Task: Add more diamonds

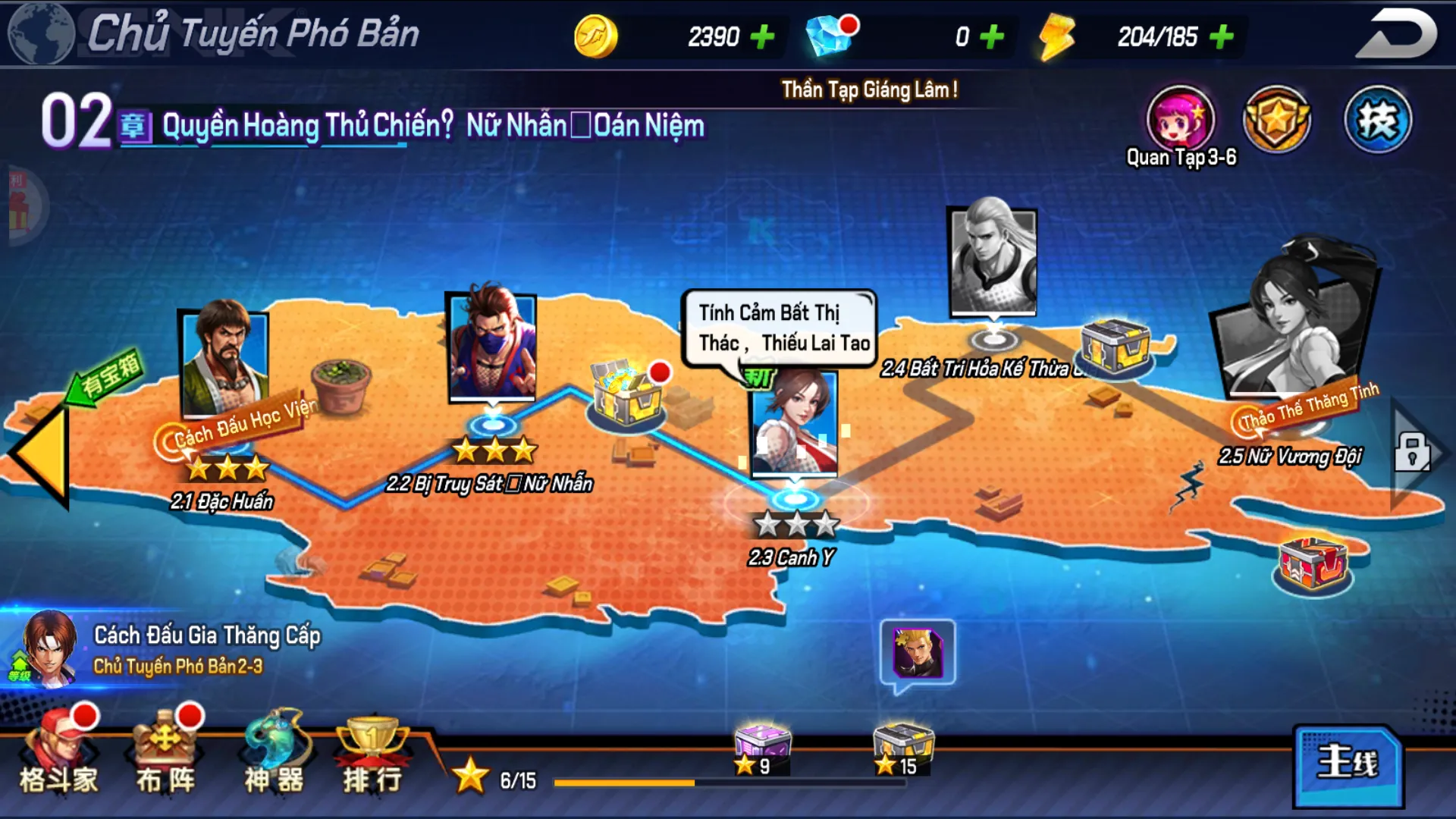Action: click(x=992, y=36)
